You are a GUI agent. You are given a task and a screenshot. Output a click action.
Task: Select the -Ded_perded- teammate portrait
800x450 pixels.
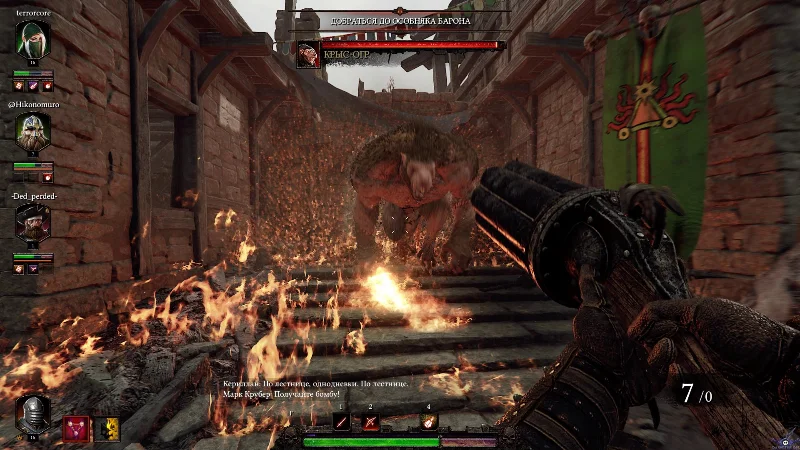point(32,222)
